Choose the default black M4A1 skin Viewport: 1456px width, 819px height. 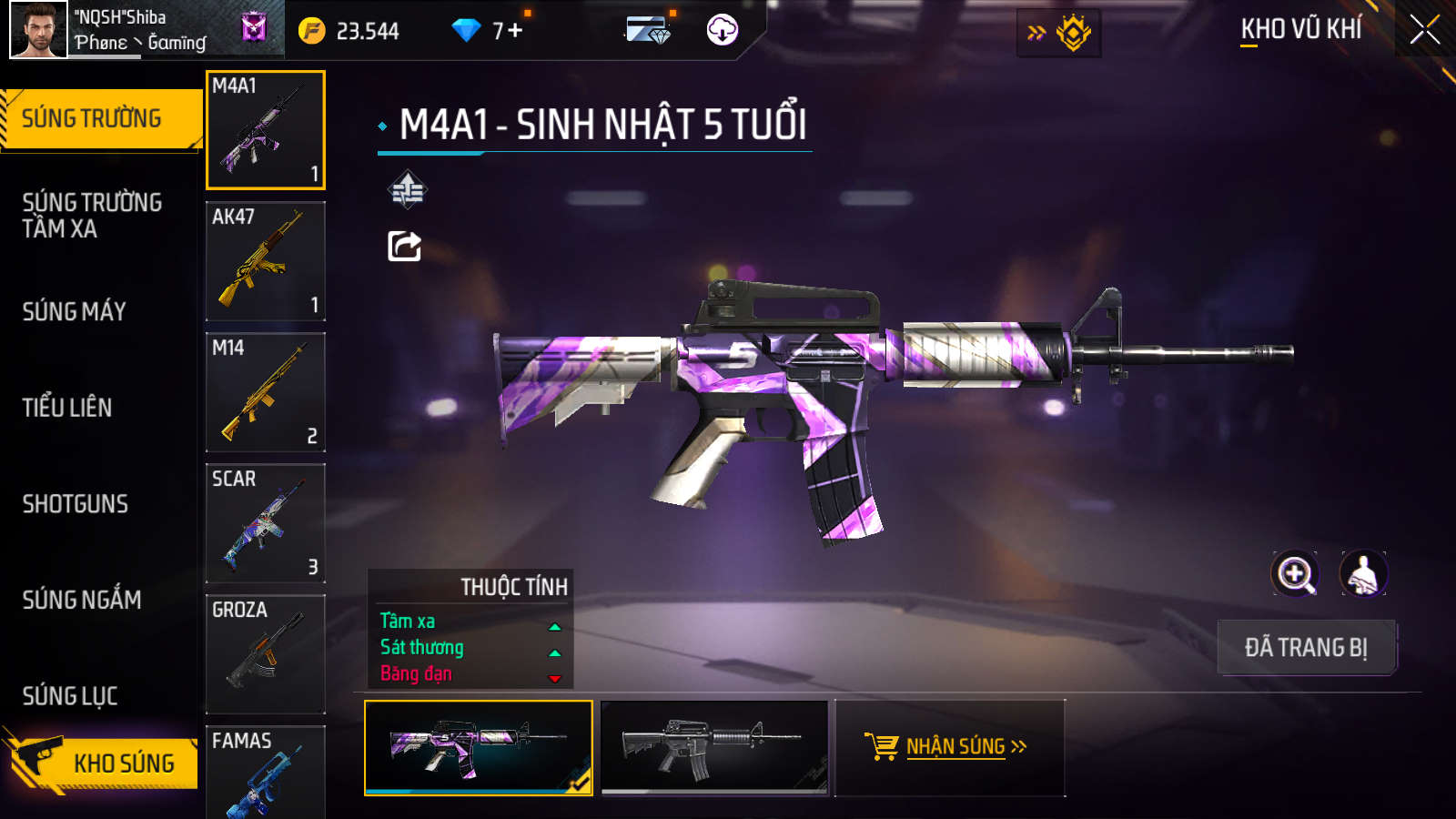coord(714,747)
